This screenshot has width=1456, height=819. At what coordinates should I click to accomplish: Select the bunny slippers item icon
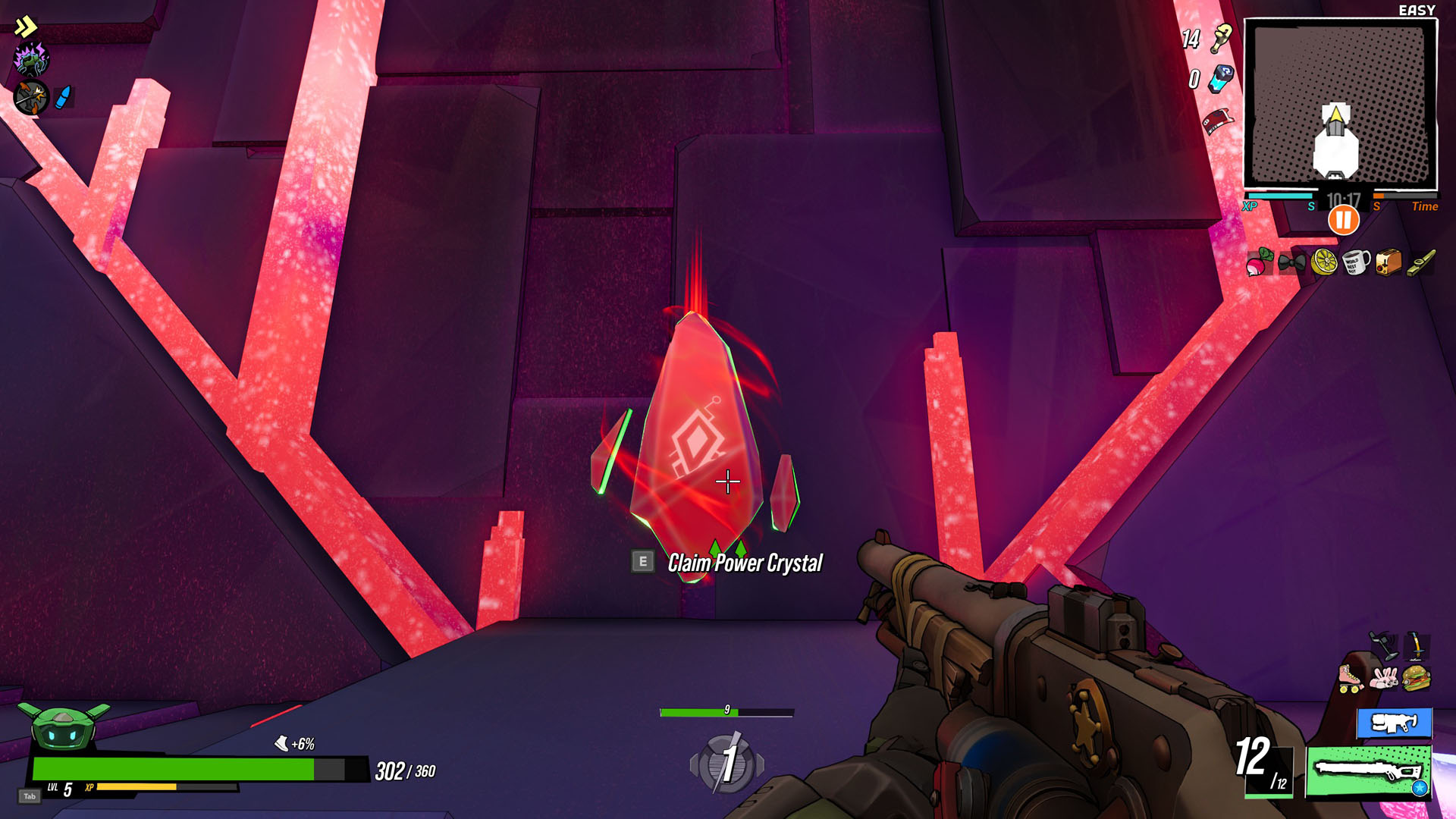click(x=1383, y=677)
